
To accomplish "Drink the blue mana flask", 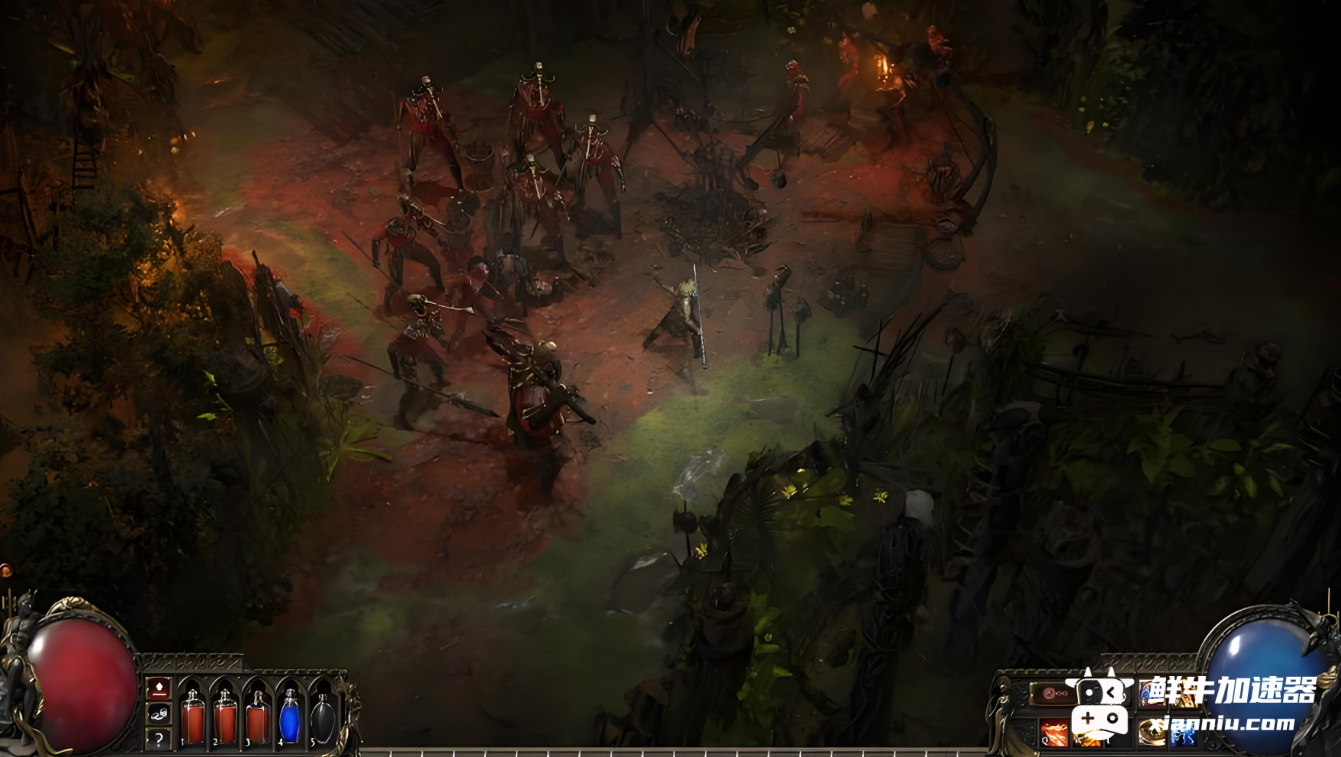I will (x=289, y=717).
